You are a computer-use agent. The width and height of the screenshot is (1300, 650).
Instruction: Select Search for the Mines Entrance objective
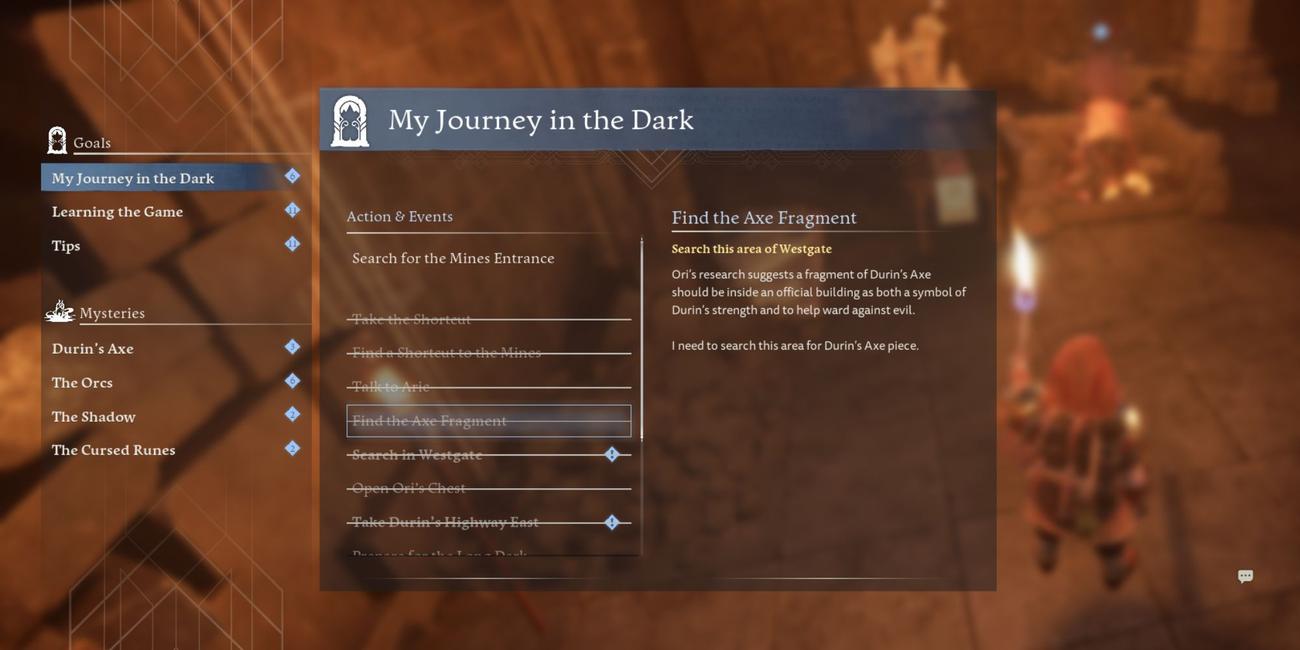pos(453,258)
